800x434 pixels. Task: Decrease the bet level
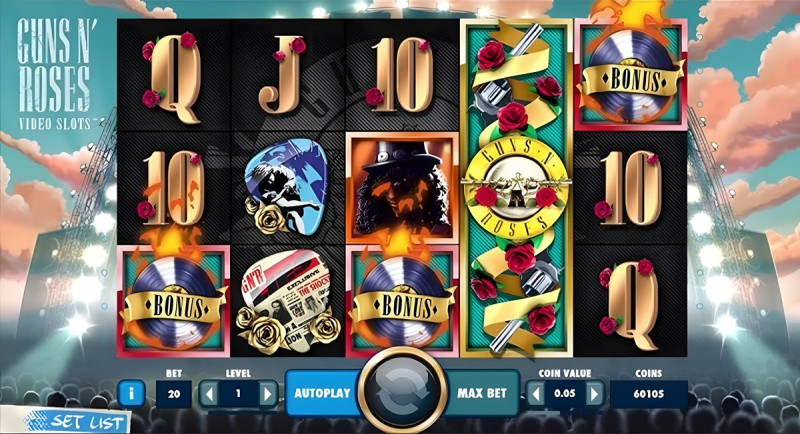pyautogui.click(x=207, y=393)
